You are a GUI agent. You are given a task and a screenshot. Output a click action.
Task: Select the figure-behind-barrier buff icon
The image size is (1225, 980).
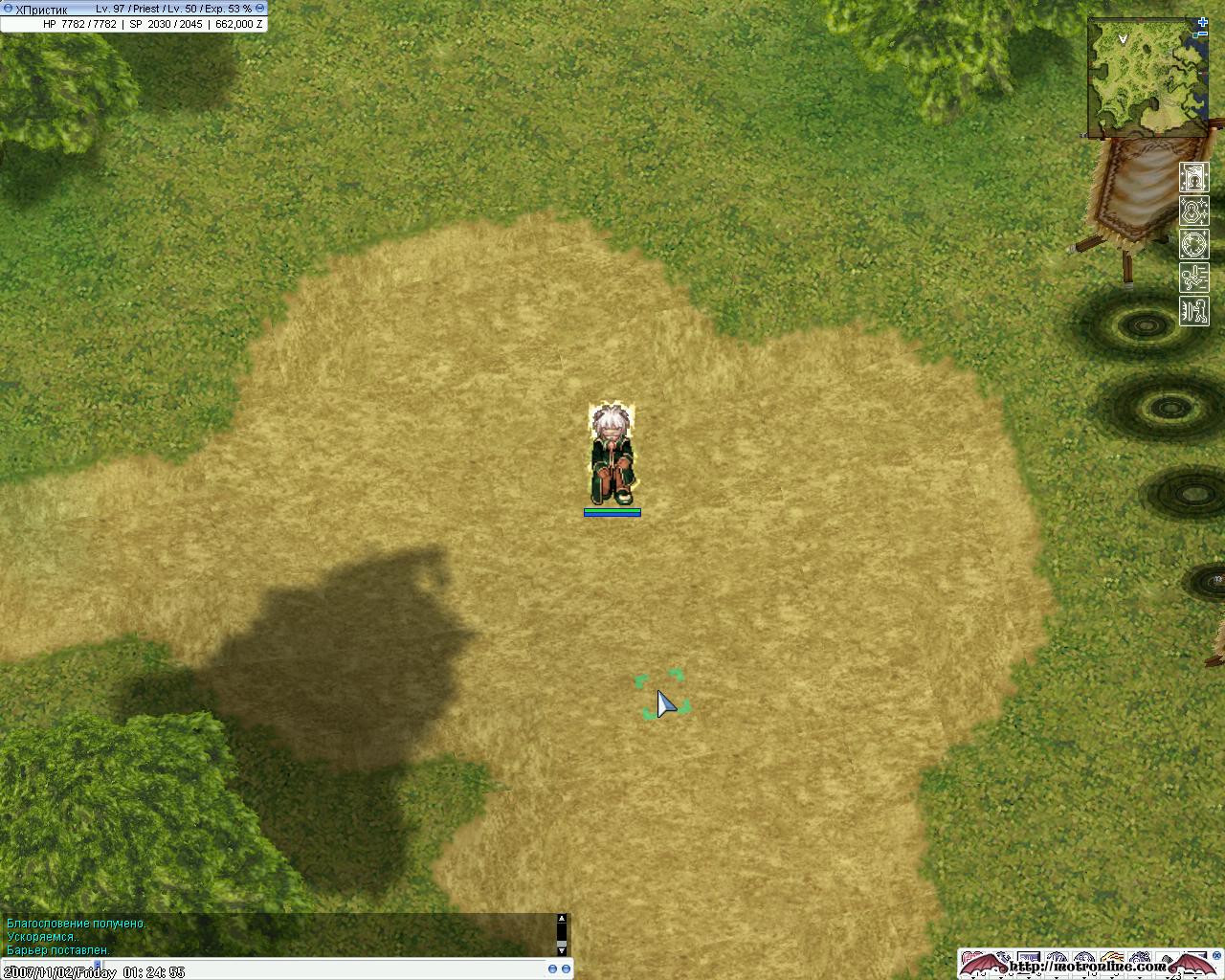coord(1193,311)
